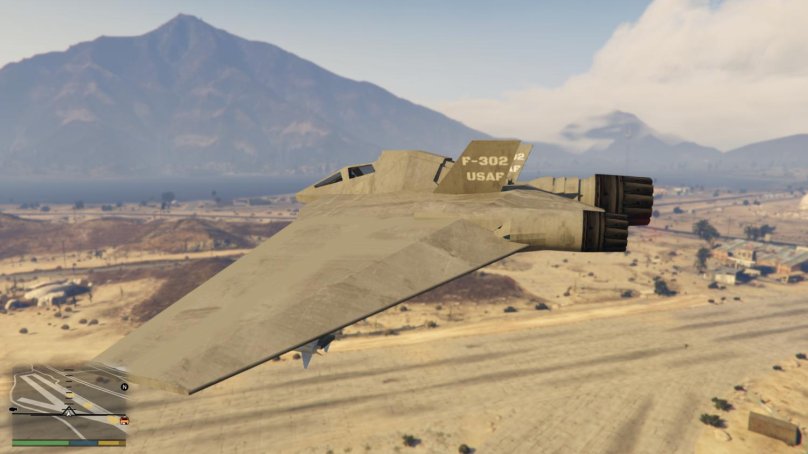Image resolution: width=808 pixels, height=454 pixels.
Task: Click the player arrow on the minimap
Action: 69,413
